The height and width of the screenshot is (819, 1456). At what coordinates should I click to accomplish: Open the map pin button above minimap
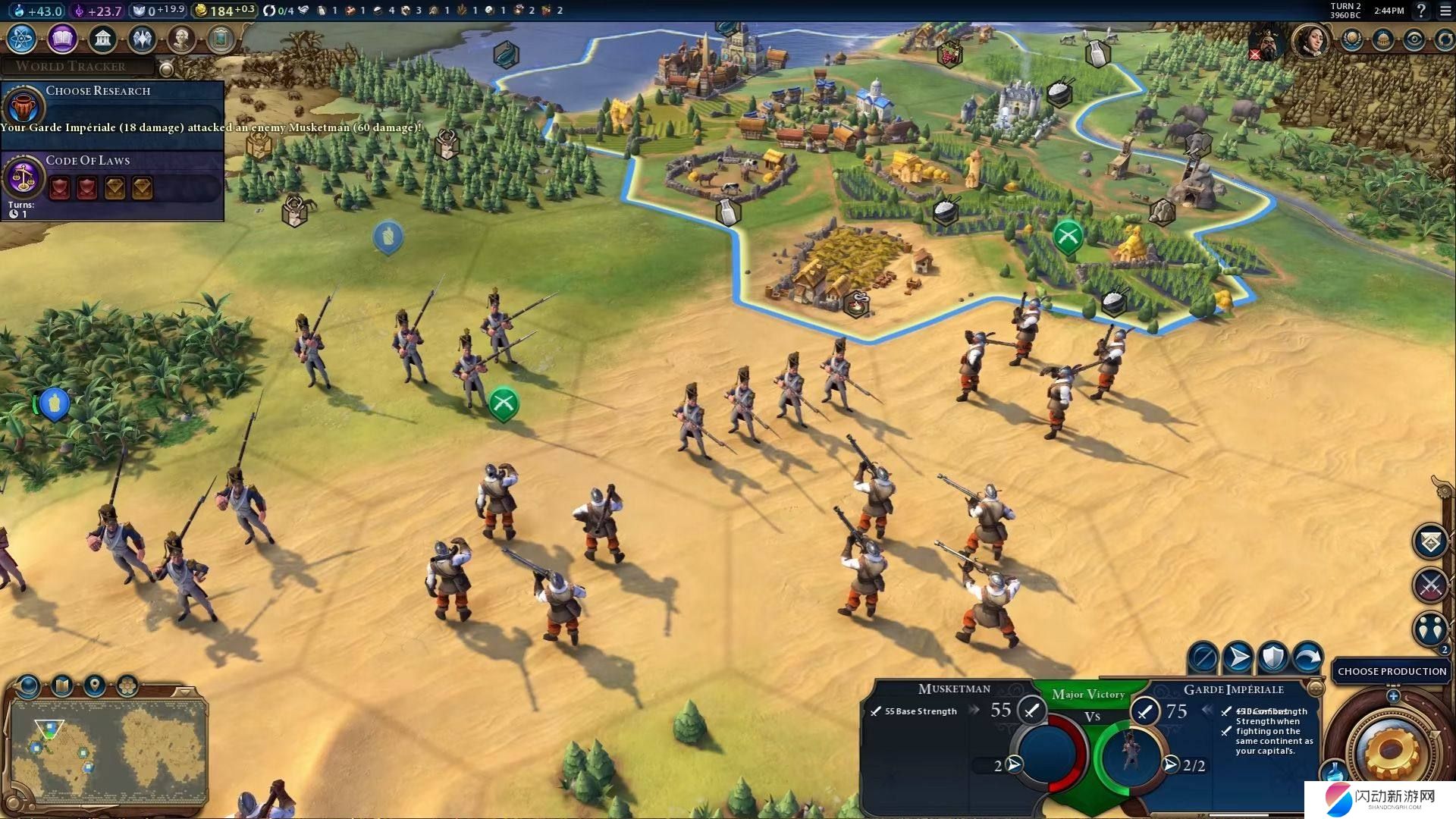coord(95,686)
